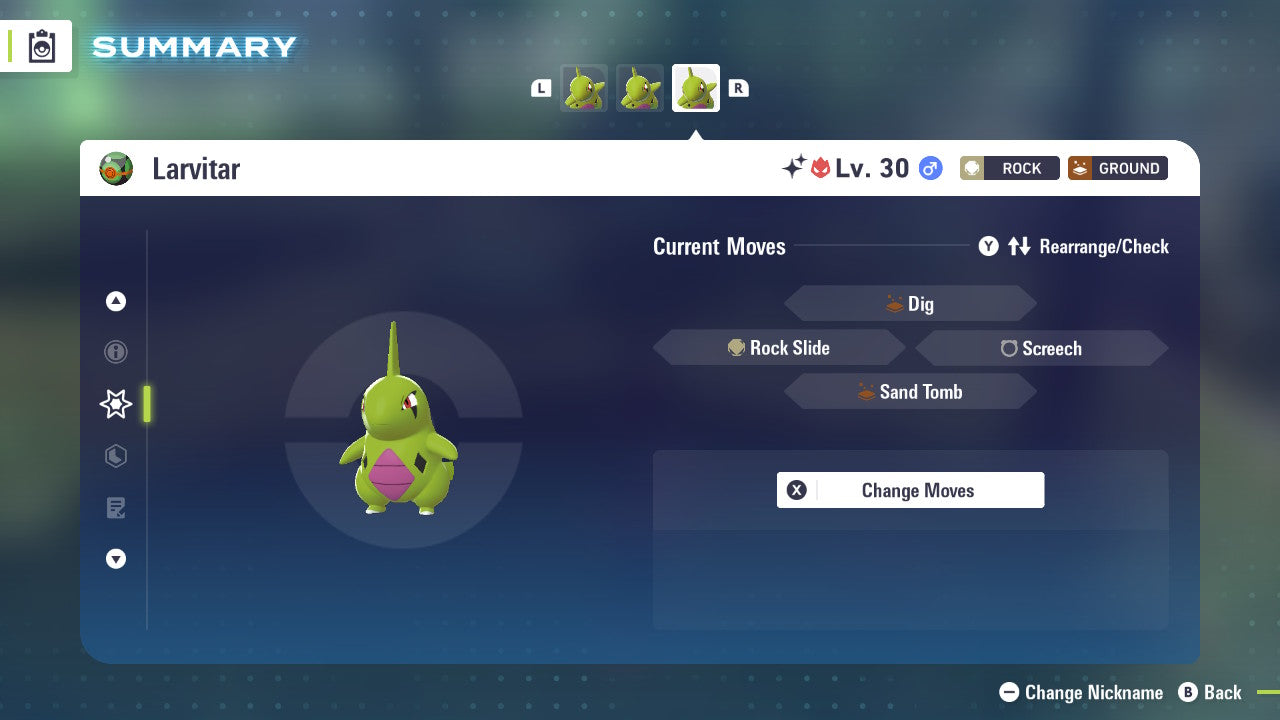Screen dimensions: 1280x720
Task: Click the Poké Ball icon beside Larvitar's name
Action: (x=116, y=168)
